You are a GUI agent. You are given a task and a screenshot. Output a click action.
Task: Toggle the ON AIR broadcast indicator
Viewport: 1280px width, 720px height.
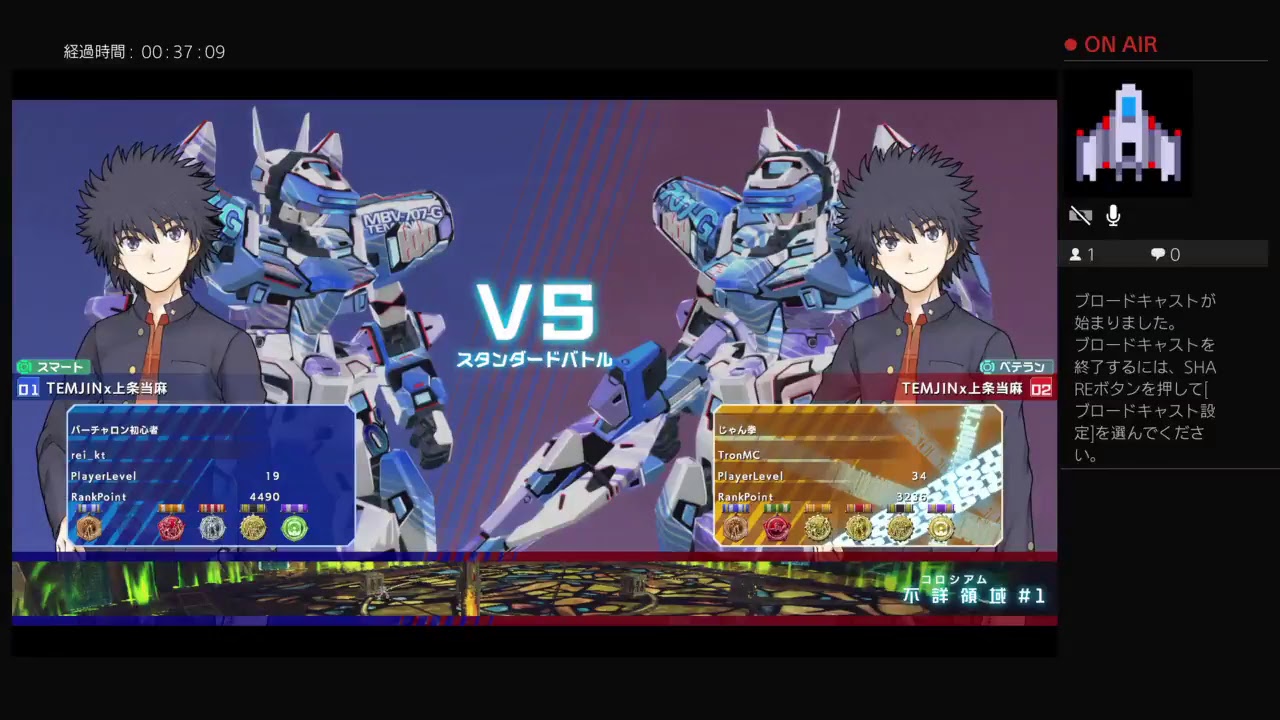pyautogui.click(x=1110, y=45)
